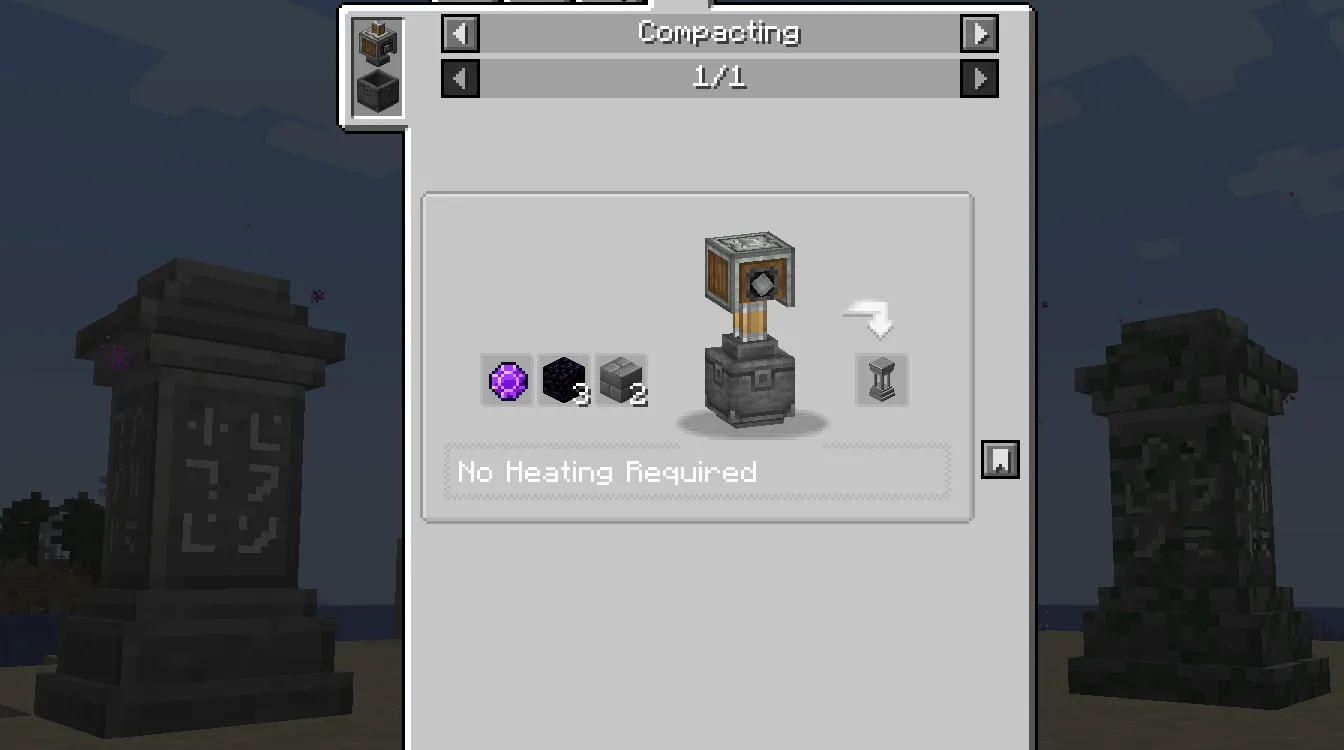Open the next recipe category with the right arrow
The width and height of the screenshot is (1344, 750).
tap(979, 33)
